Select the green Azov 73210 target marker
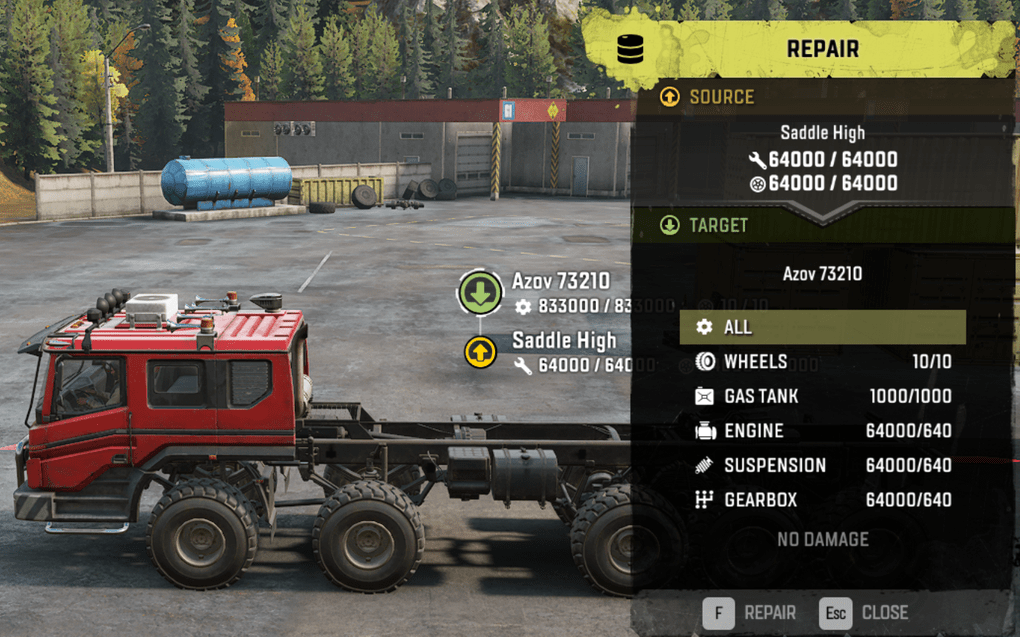Screen dimensions: 1020x637 click(x=481, y=293)
